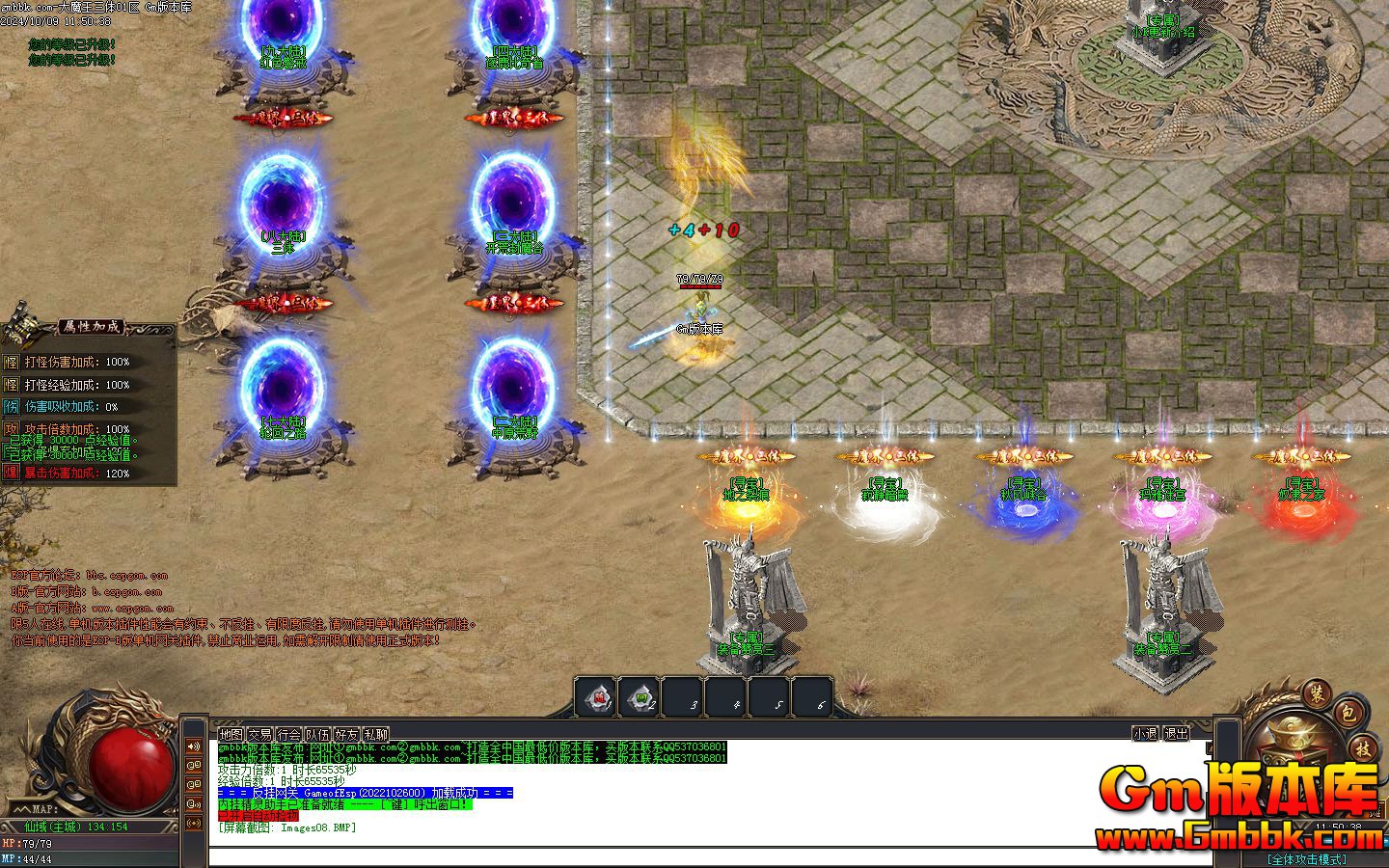Use the item in hotbar slot 1
The image size is (1389, 868).
click(597, 697)
